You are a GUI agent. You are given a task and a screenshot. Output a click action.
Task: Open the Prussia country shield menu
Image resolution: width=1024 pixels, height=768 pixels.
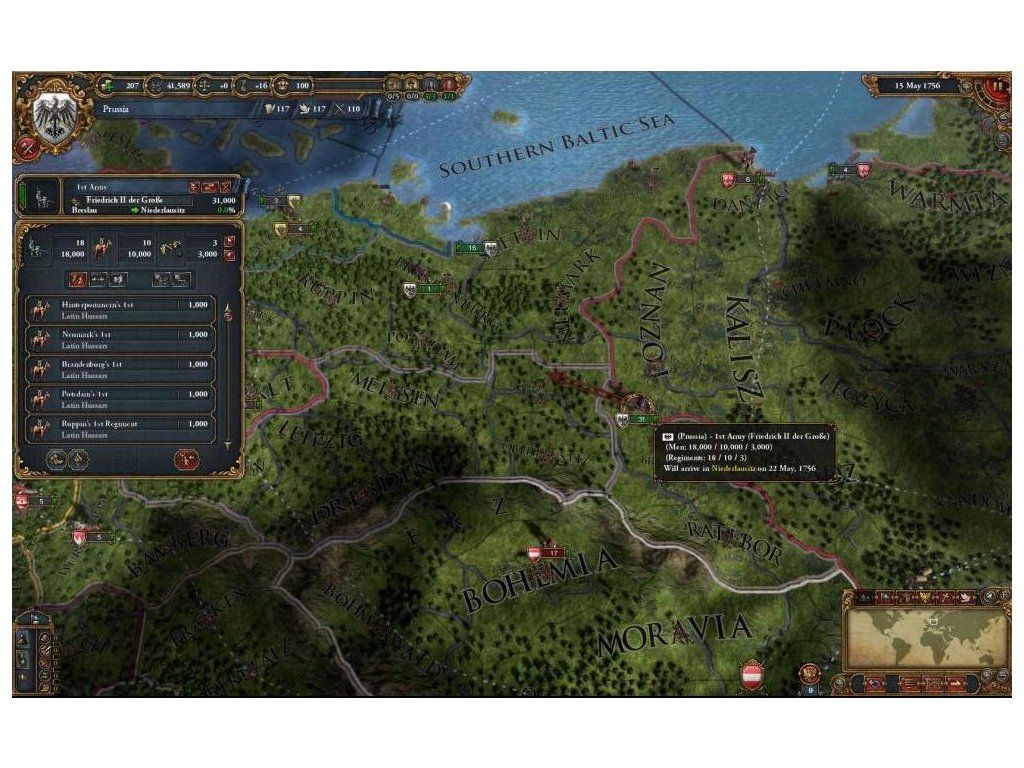point(50,117)
